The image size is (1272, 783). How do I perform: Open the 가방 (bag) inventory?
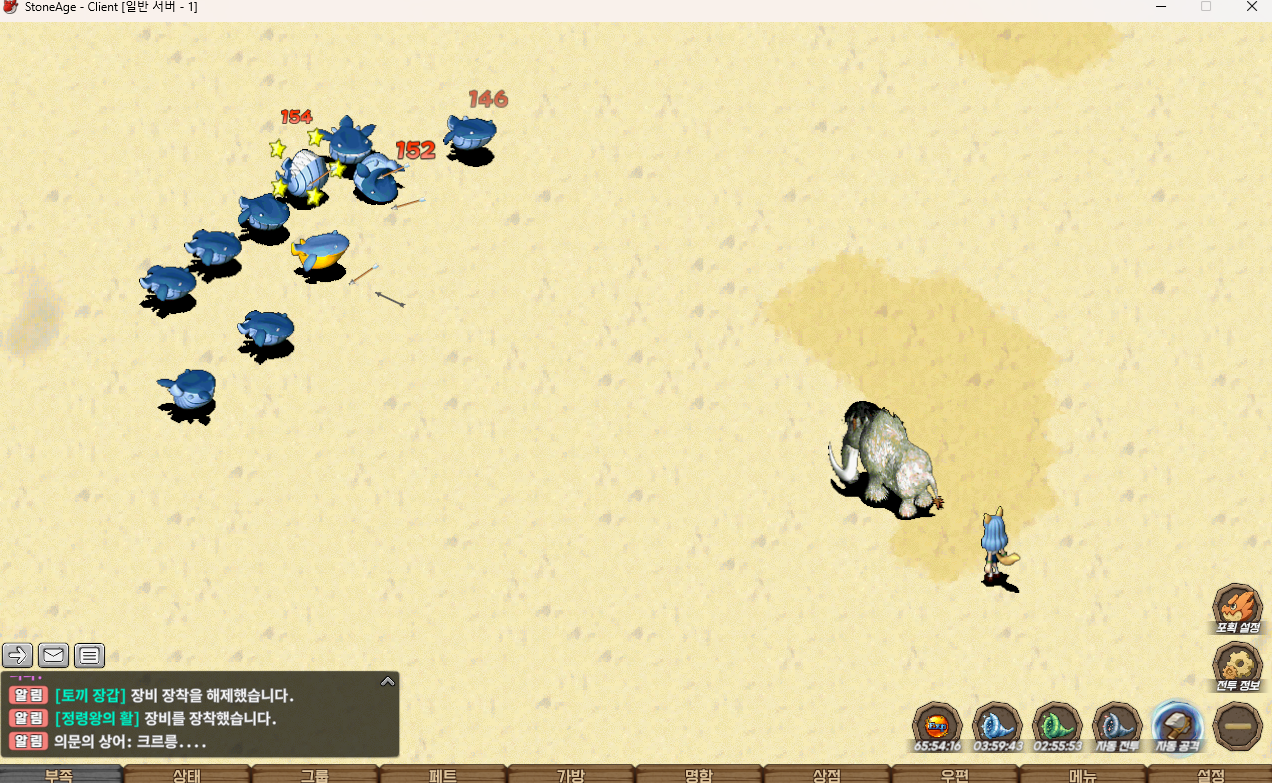[x=571, y=775]
